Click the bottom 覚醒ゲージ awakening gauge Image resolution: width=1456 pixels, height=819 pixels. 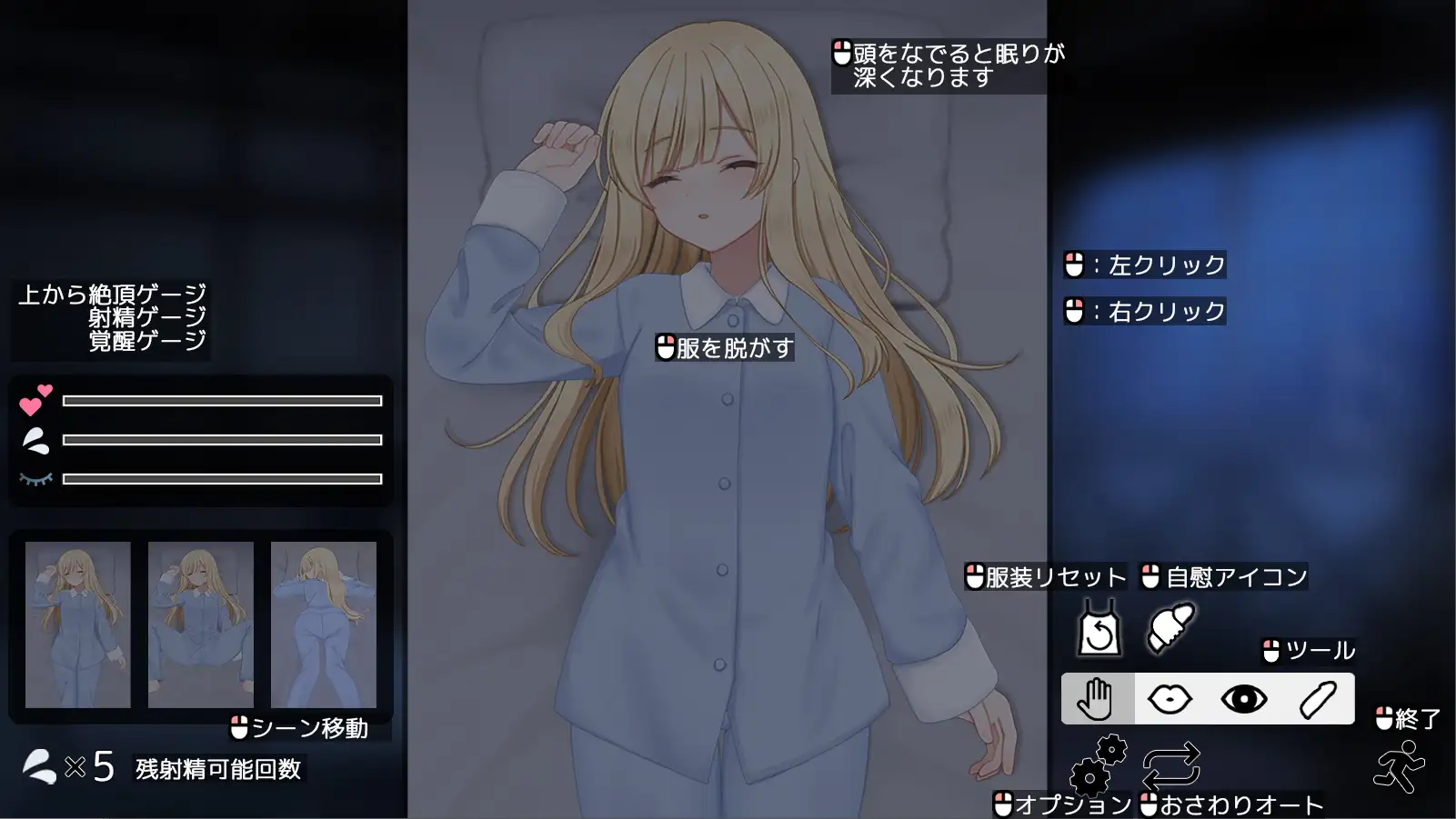(x=221, y=478)
